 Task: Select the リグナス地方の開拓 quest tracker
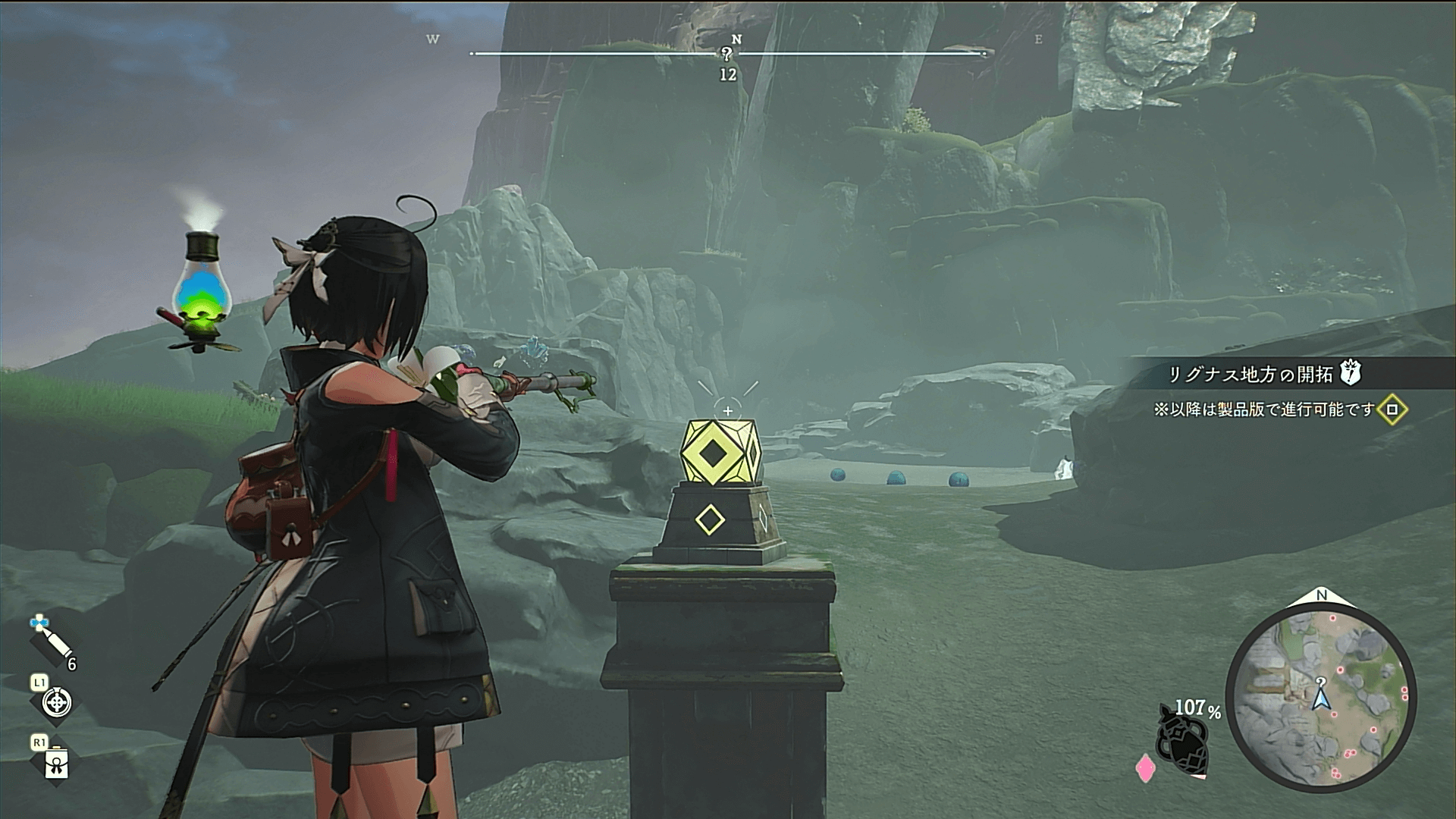click(1249, 374)
